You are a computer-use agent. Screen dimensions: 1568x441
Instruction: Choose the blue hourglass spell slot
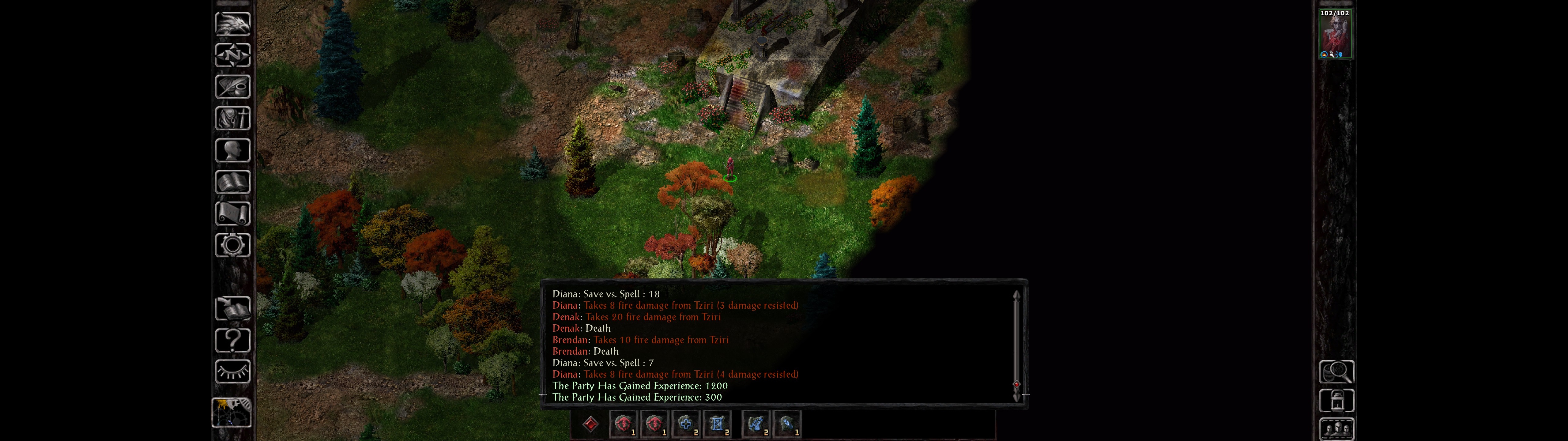pos(717,424)
